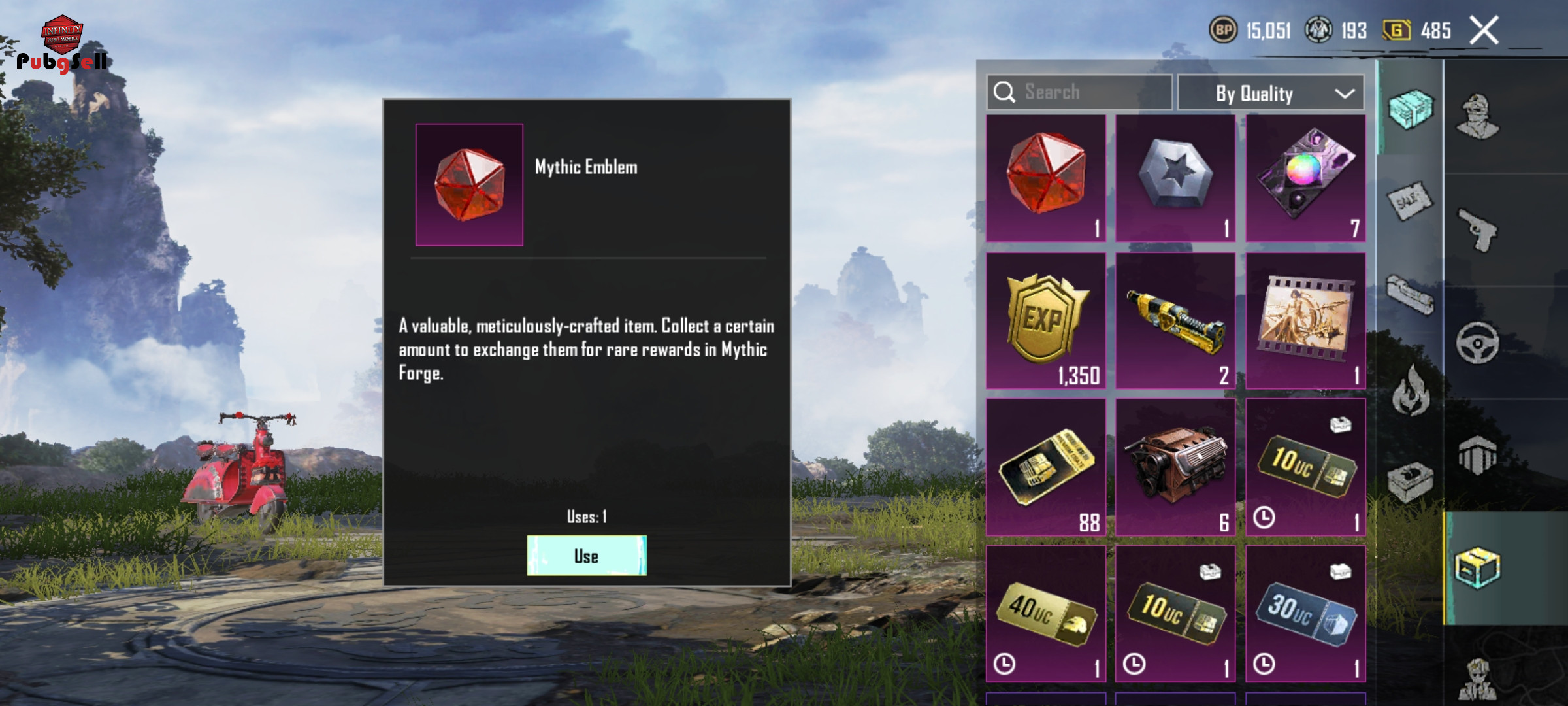
Task: Use the Mythic Emblem item
Action: (x=586, y=556)
